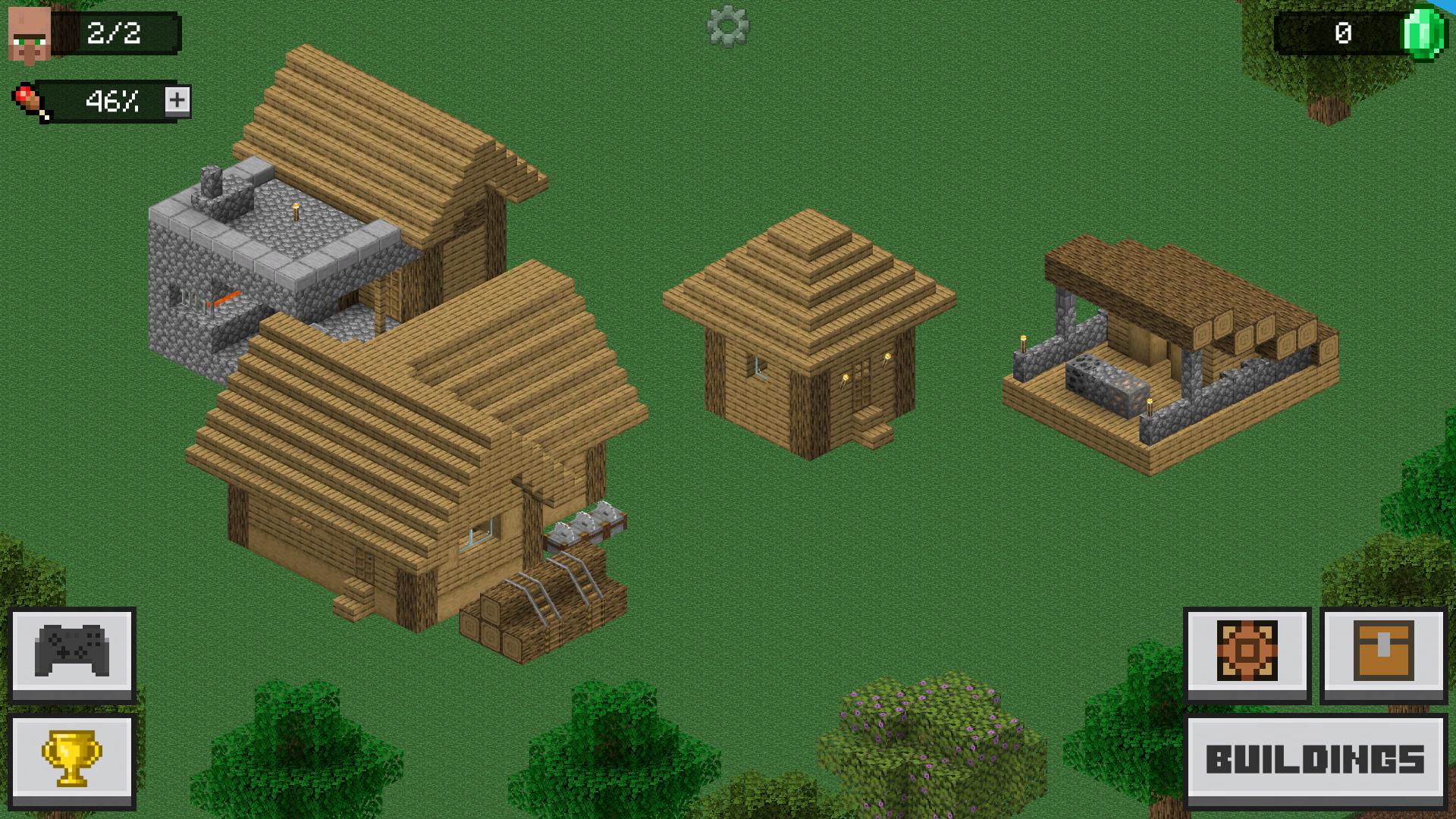Click the emerald currency icon
Image resolution: width=1456 pixels, height=819 pixels.
[x=1424, y=33]
